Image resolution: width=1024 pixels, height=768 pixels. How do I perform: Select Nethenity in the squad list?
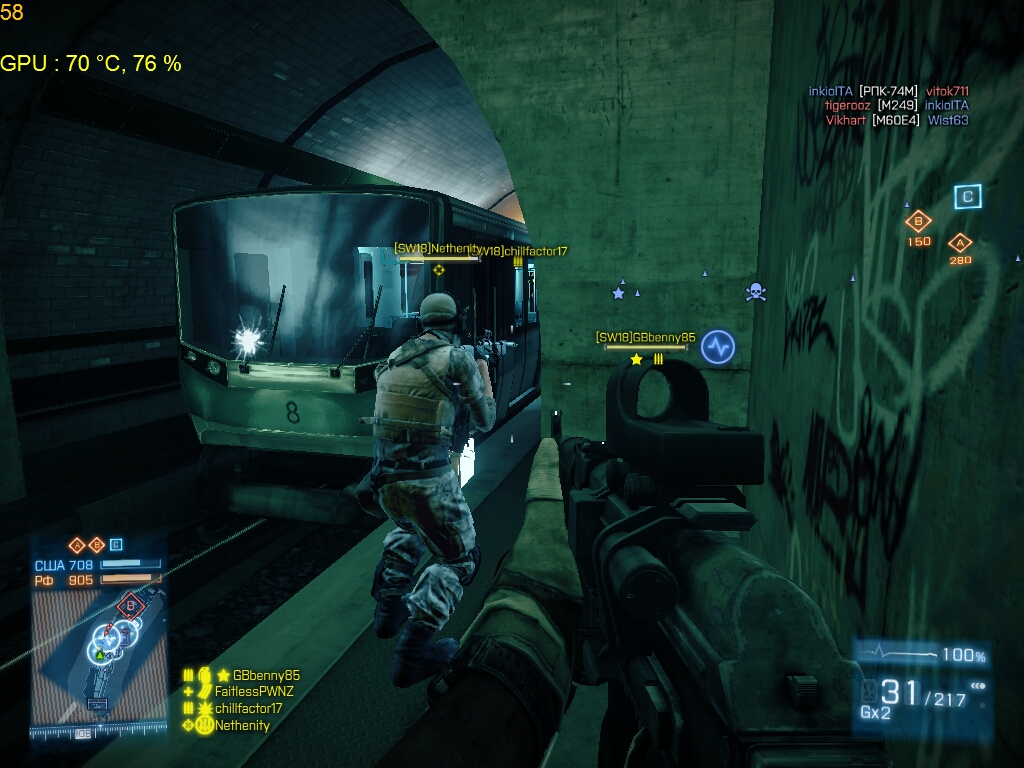click(x=242, y=725)
